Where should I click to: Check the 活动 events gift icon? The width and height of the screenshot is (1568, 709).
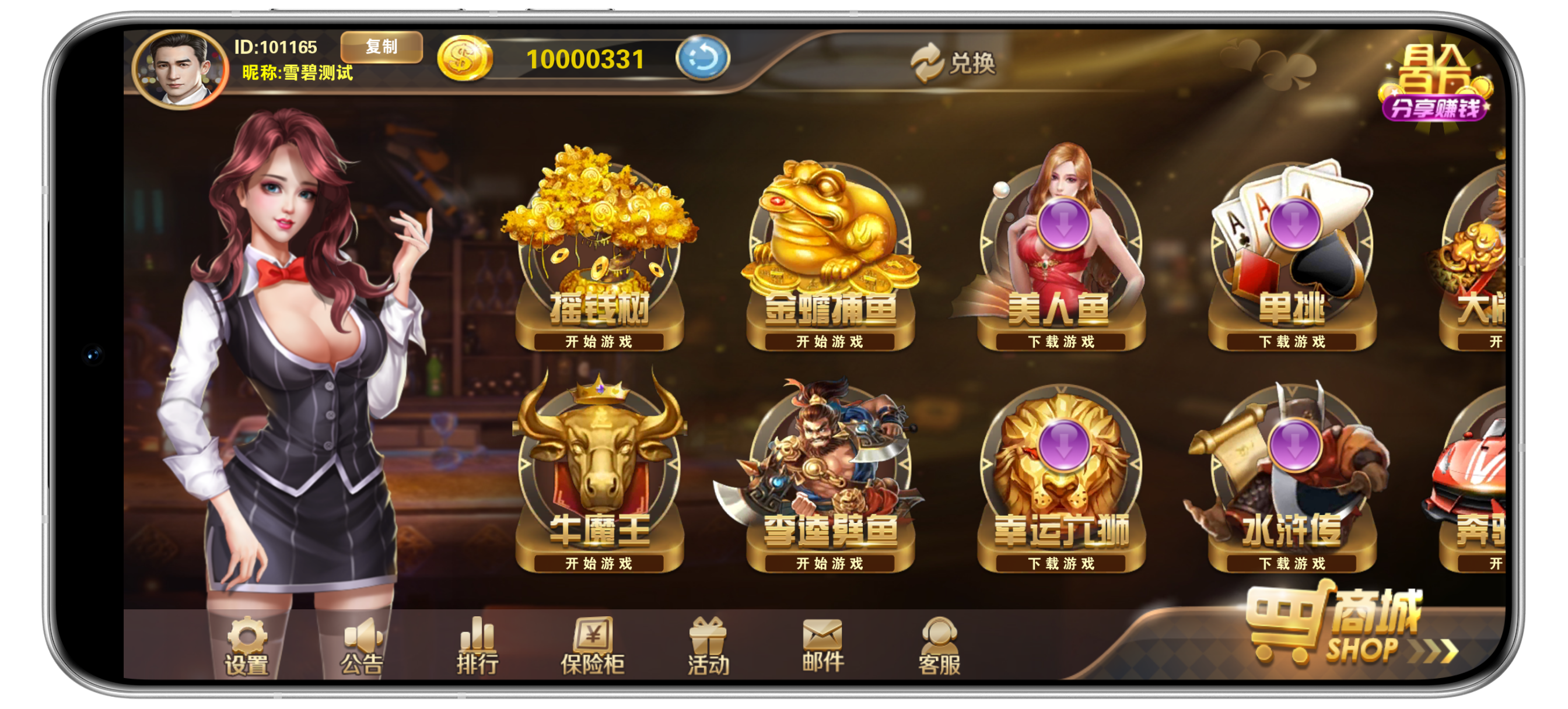click(708, 647)
